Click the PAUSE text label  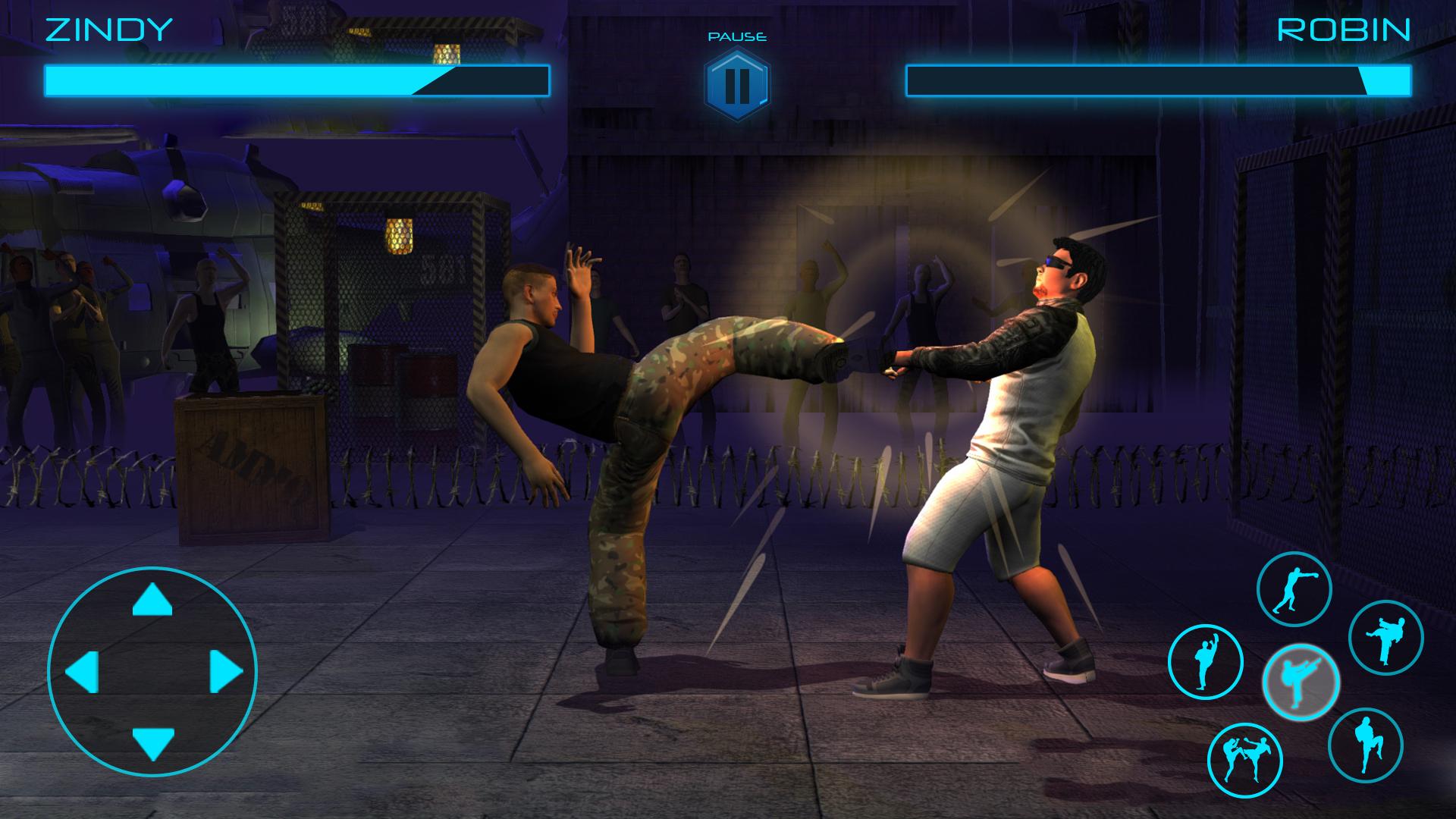click(x=738, y=34)
